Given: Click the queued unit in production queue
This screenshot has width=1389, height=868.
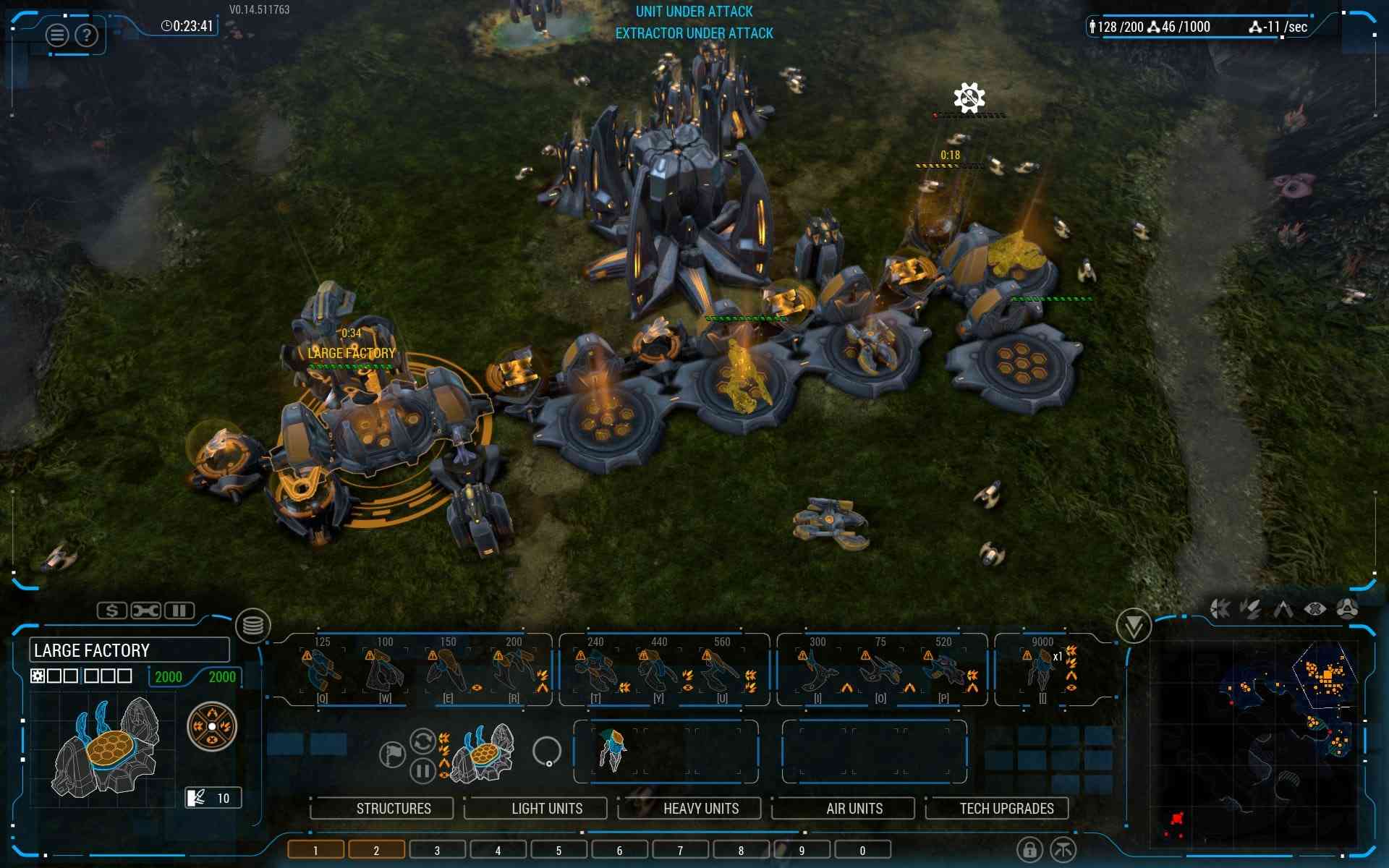Looking at the screenshot, I should point(612,749).
